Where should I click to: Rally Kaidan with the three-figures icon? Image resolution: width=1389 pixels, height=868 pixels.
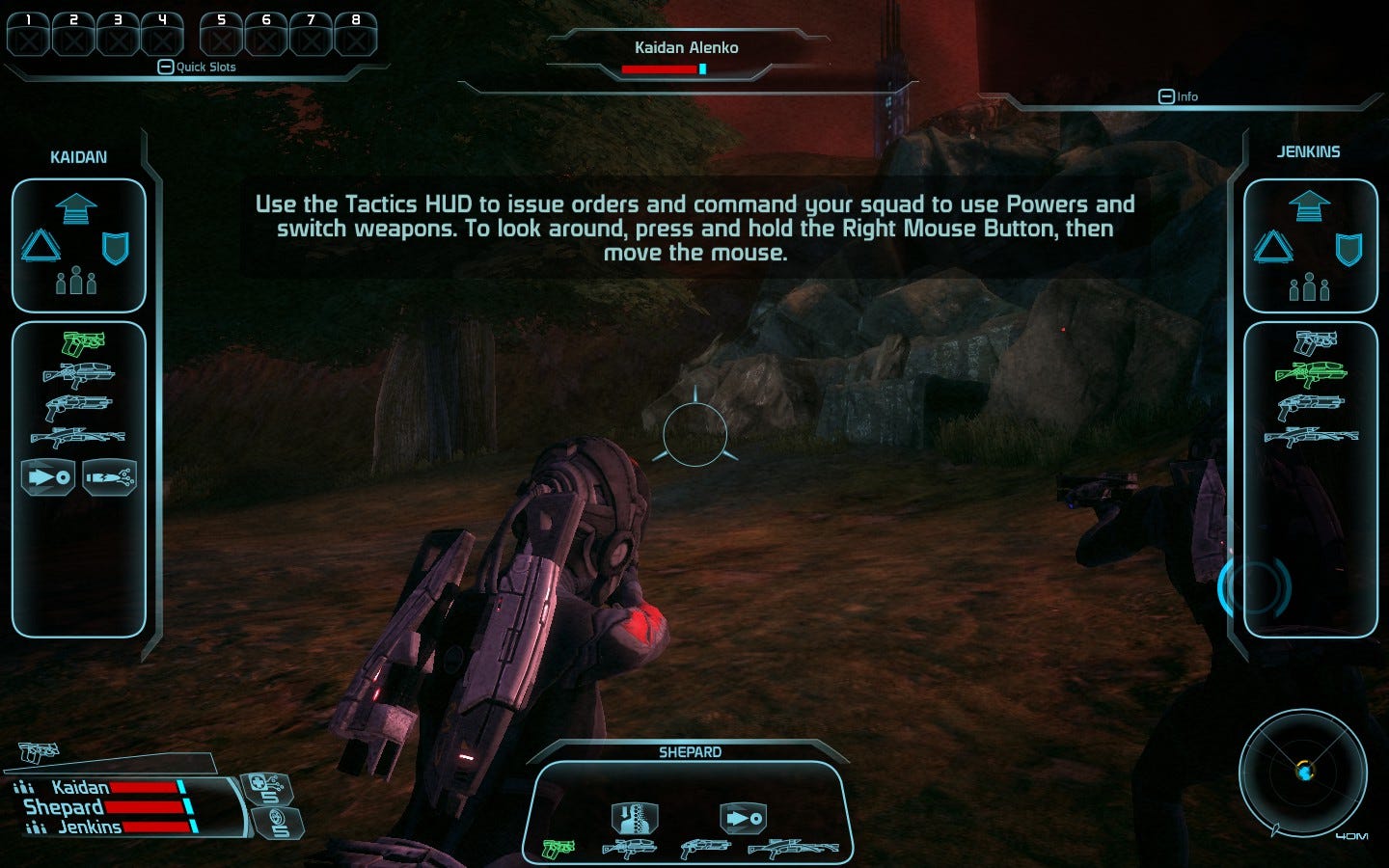(76, 282)
